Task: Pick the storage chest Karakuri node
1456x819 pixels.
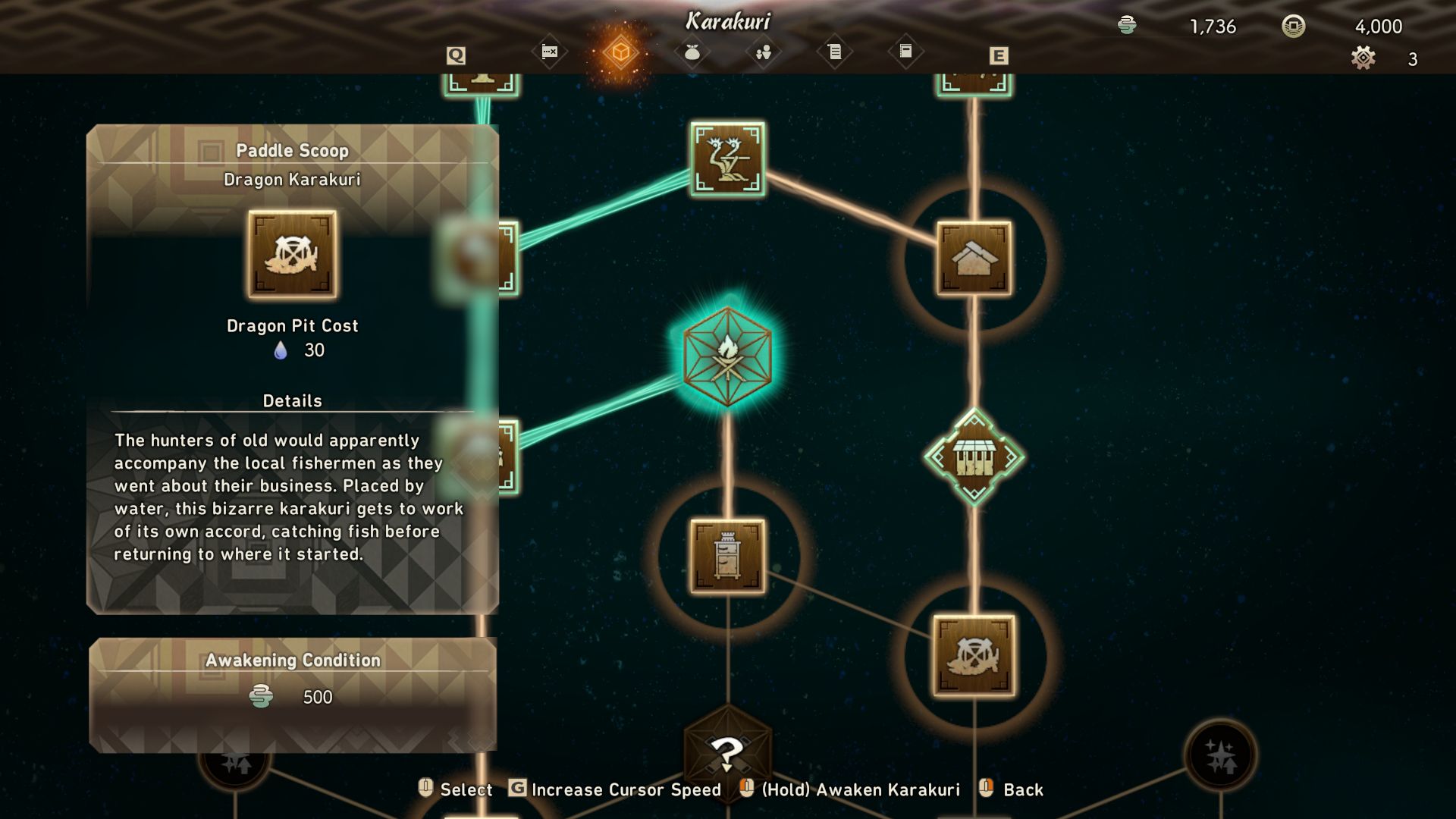Action: tap(727, 556)
